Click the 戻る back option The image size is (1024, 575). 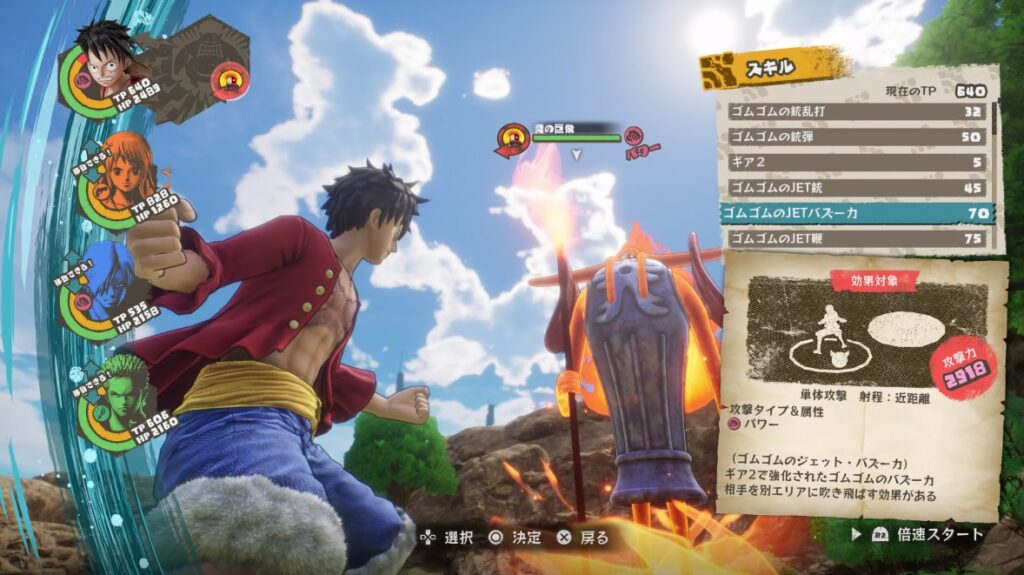pyautogui.click(x=583, y=538)
